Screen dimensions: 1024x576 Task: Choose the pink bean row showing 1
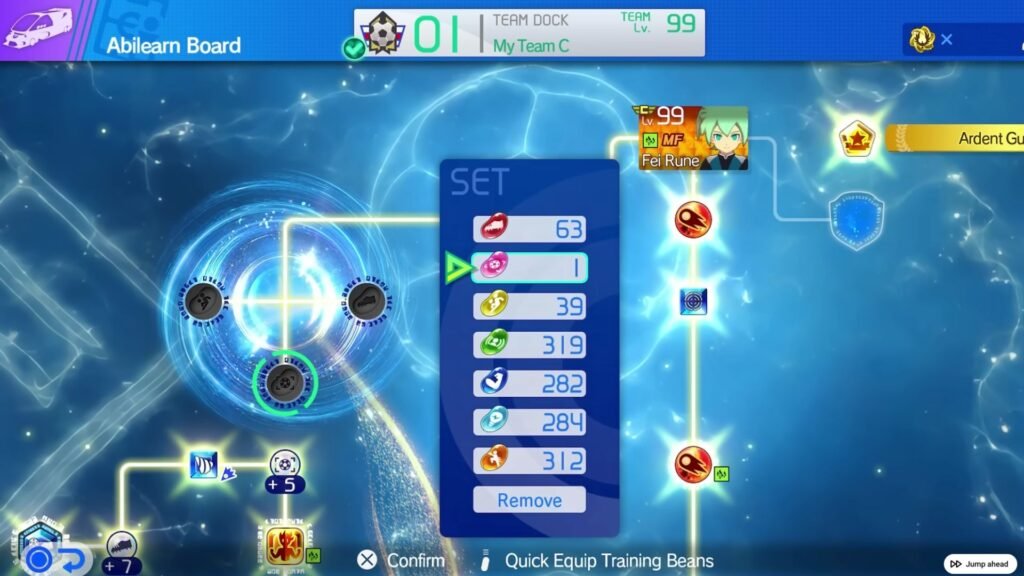click(529, 267)
